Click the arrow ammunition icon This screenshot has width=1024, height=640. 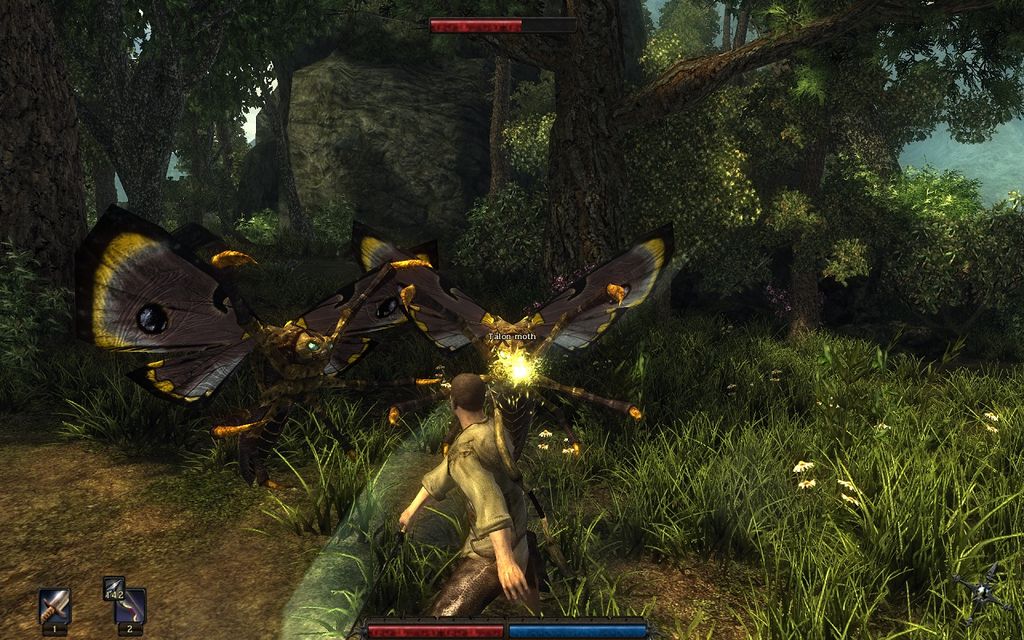pyautogui.click(x=114, y=589)
